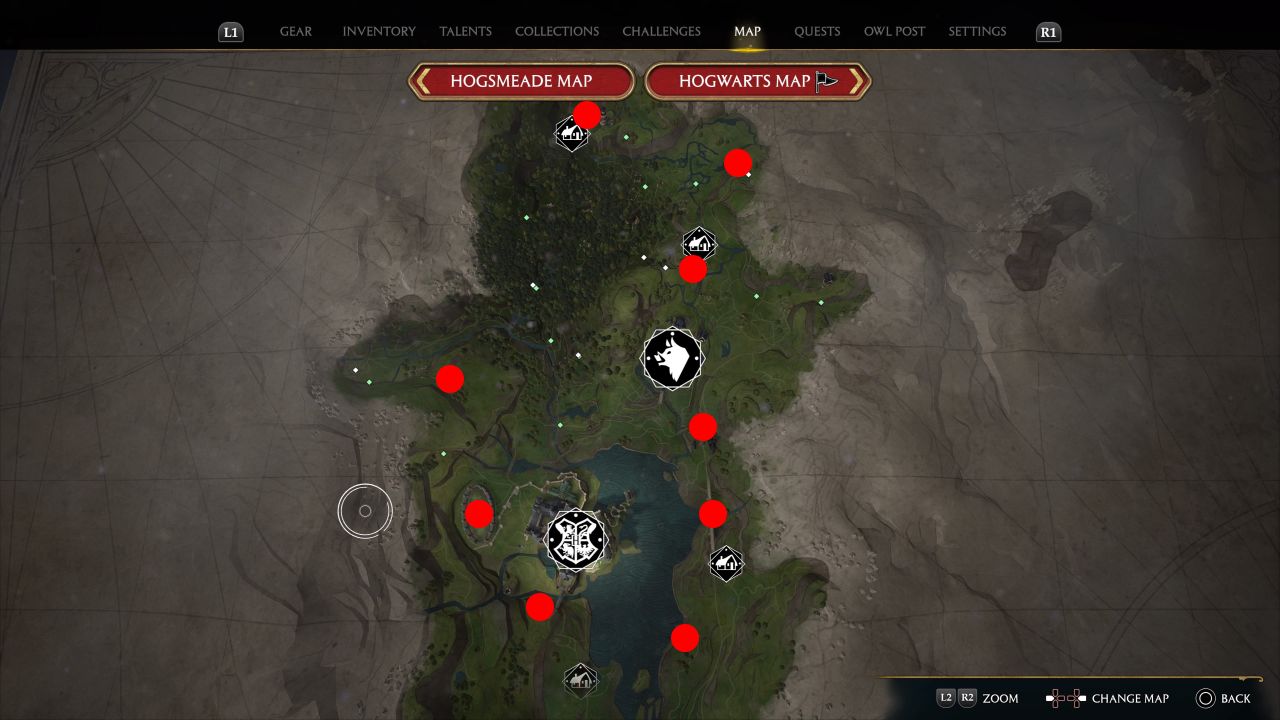Viewport: 1280px width, 720px height.
Task: Click the L1 shoulder button icon
Action: (x=230, y=31)
